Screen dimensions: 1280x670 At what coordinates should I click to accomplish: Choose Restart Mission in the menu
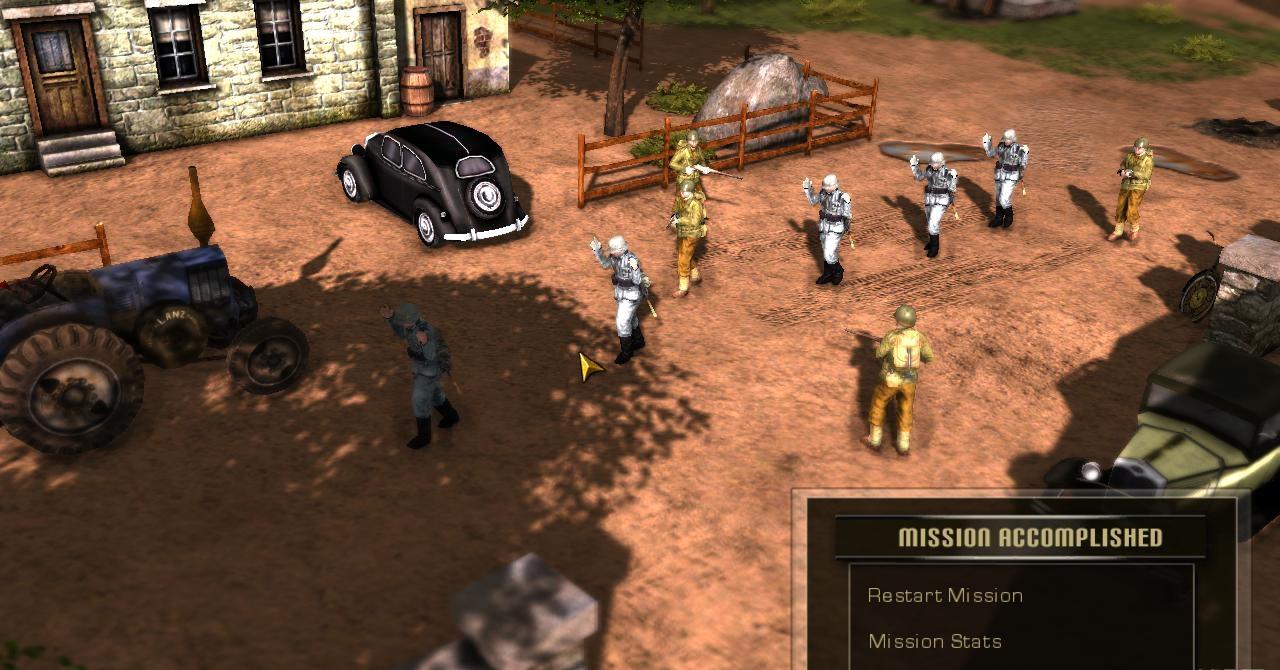pyautogui.click(x=944, y=596)
